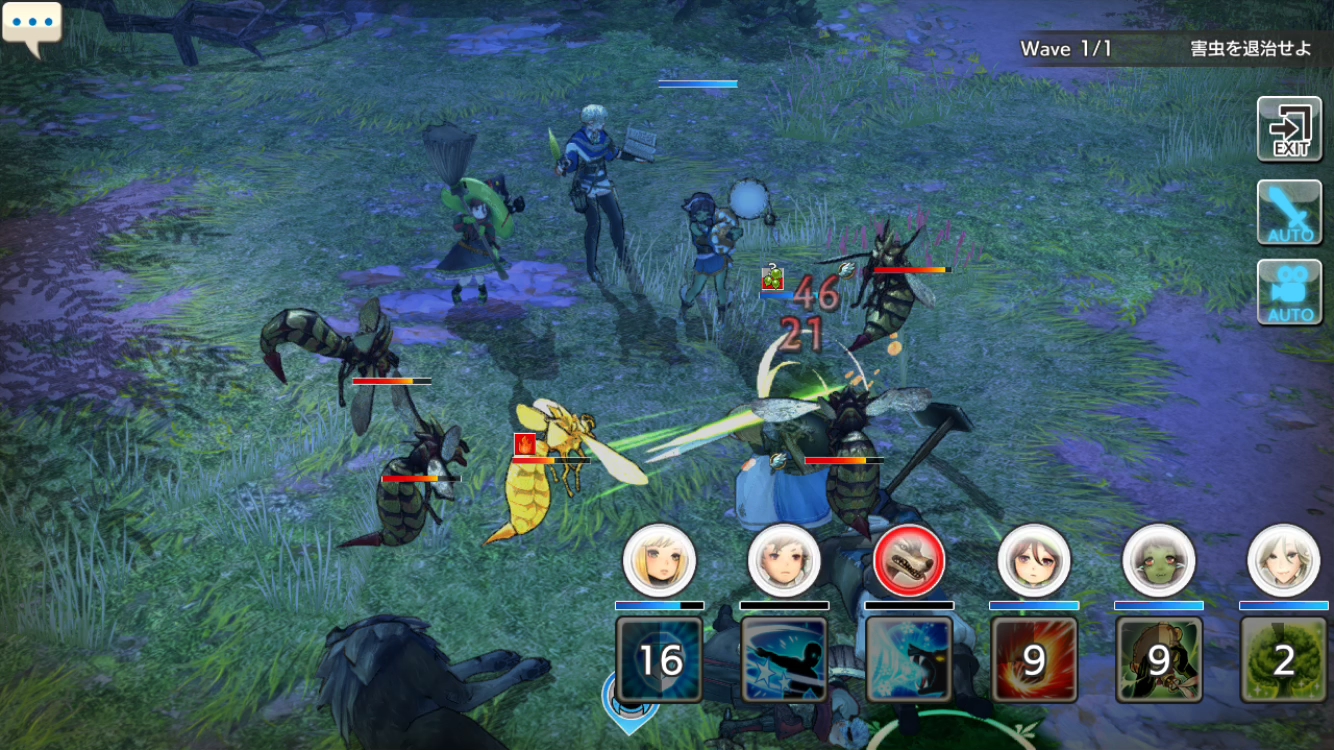
Task: Select the wolf character portrait
Action: [x=909, y=560]
